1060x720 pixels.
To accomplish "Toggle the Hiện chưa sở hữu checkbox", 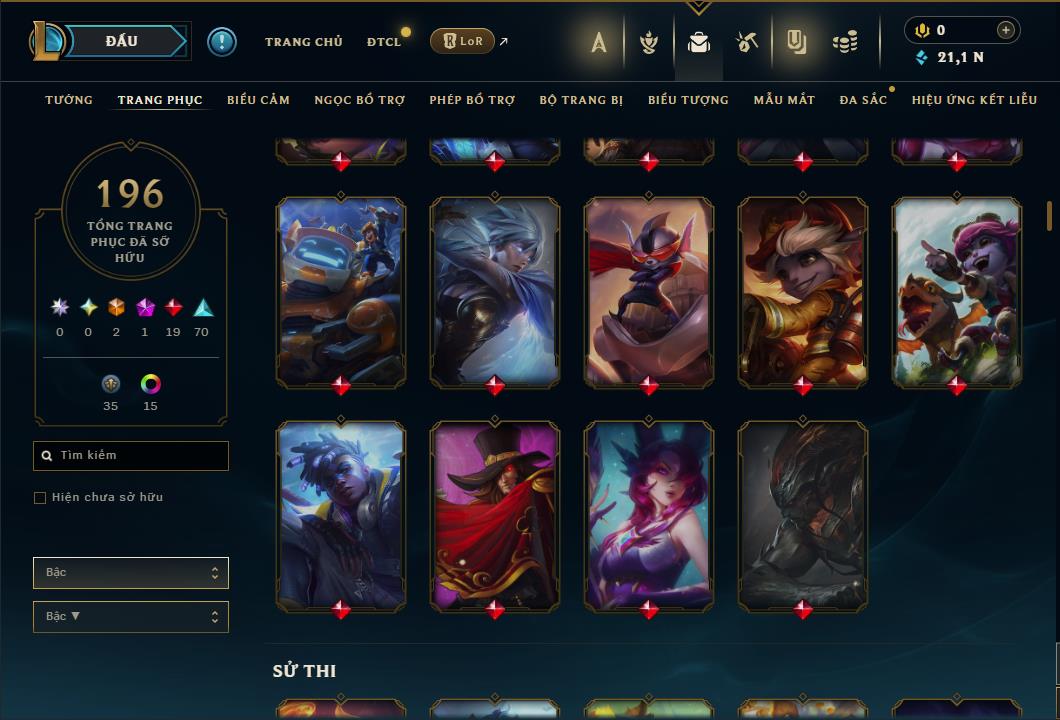I will tap(40, 498).
